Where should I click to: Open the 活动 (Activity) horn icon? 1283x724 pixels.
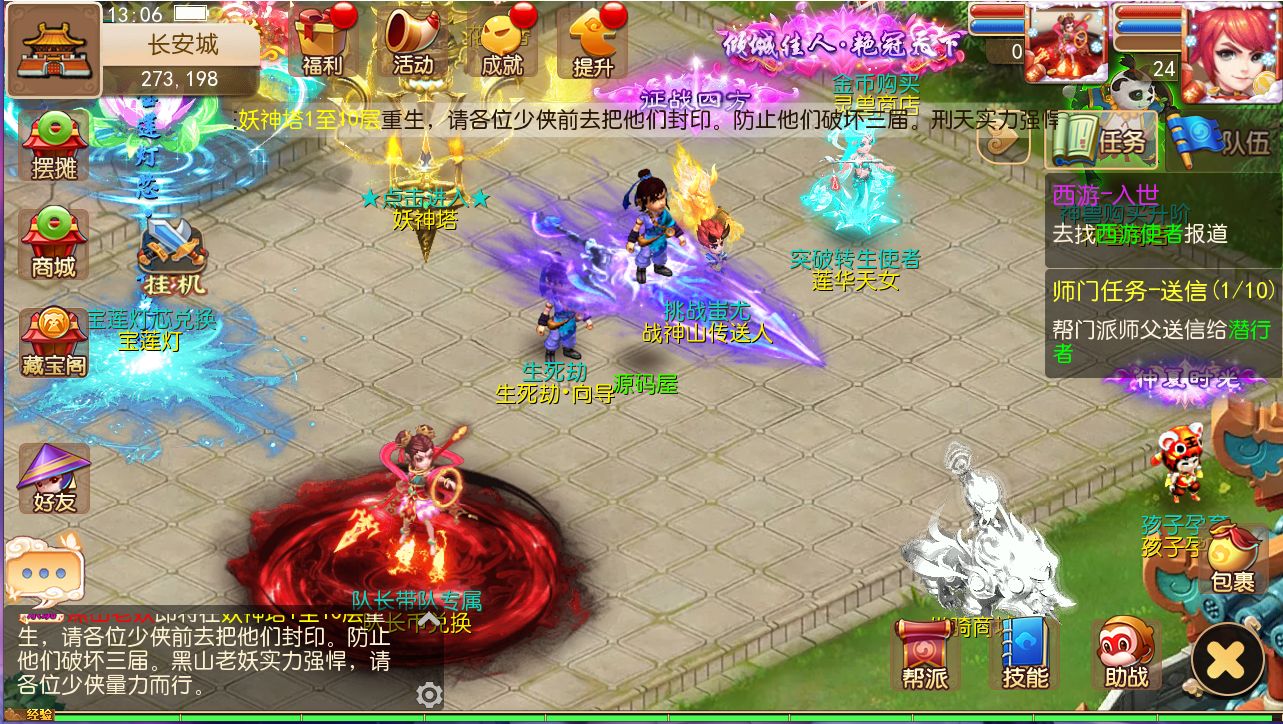click(x=410, y=45)
